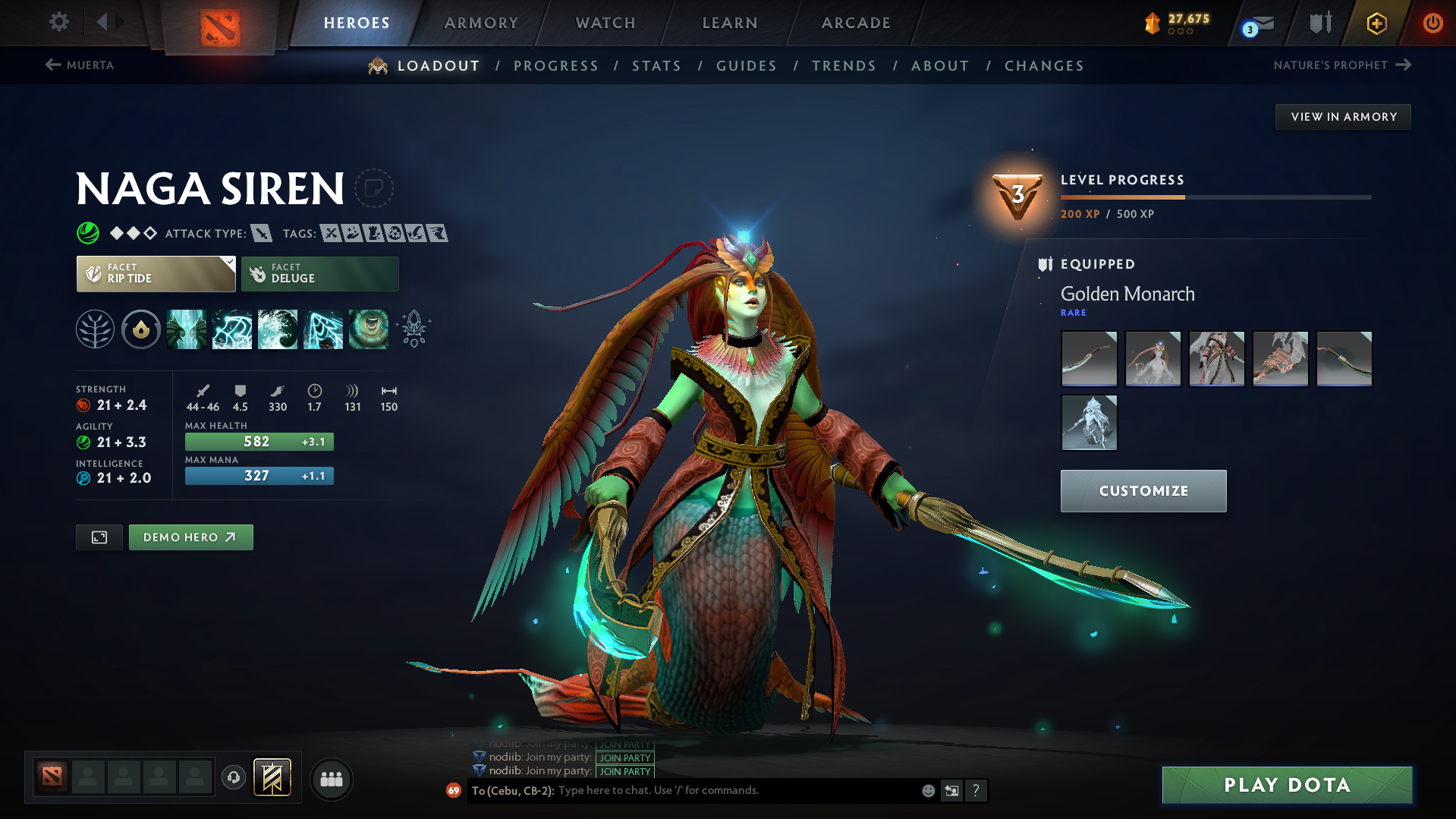Screen dimensions: 1456x819
Task: Click VIEW IN ARMORY
Action: pos(1342,116)
